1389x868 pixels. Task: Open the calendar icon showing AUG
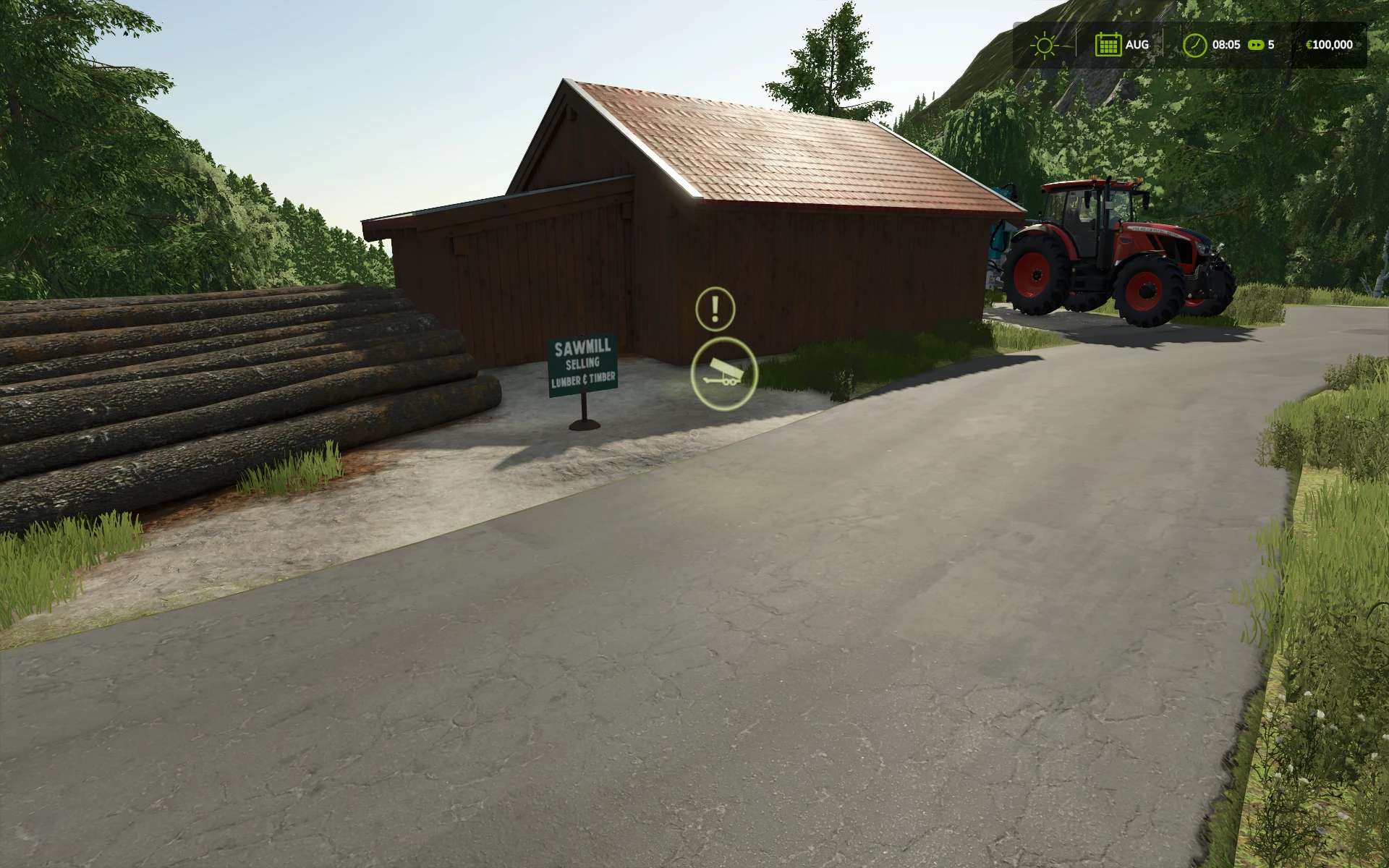pos(1107,45)
